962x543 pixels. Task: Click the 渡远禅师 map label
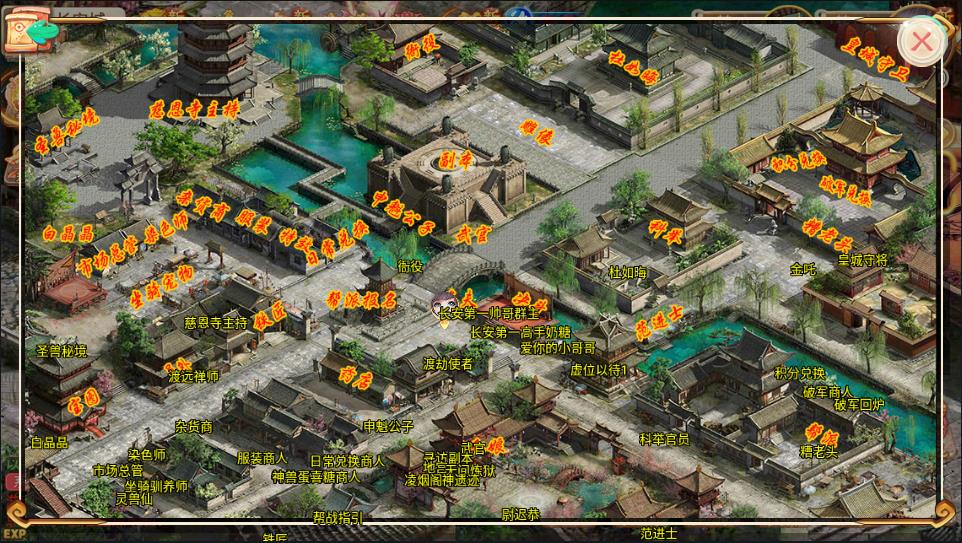click(x=194, y=377)
